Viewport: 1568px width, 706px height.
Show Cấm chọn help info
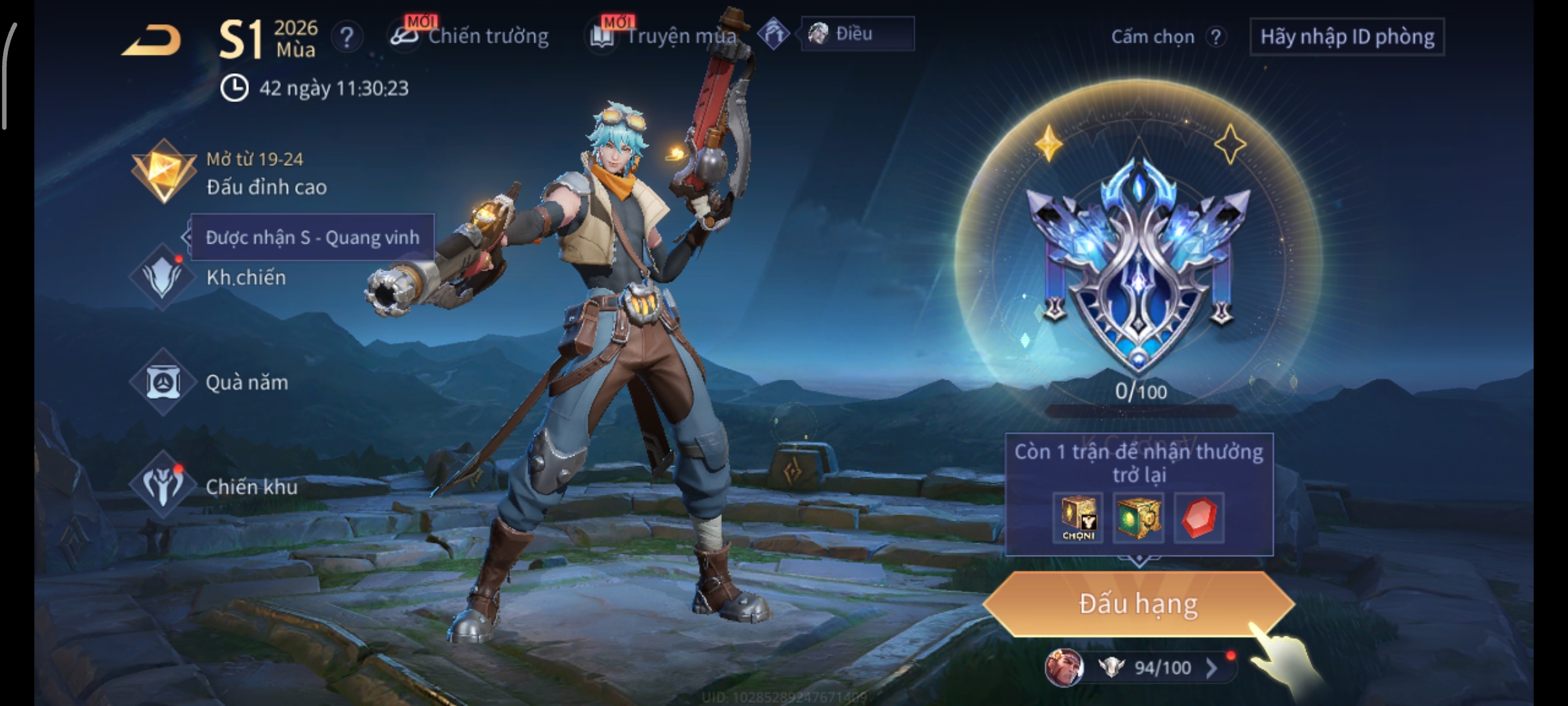click(x=1215, y=37)
